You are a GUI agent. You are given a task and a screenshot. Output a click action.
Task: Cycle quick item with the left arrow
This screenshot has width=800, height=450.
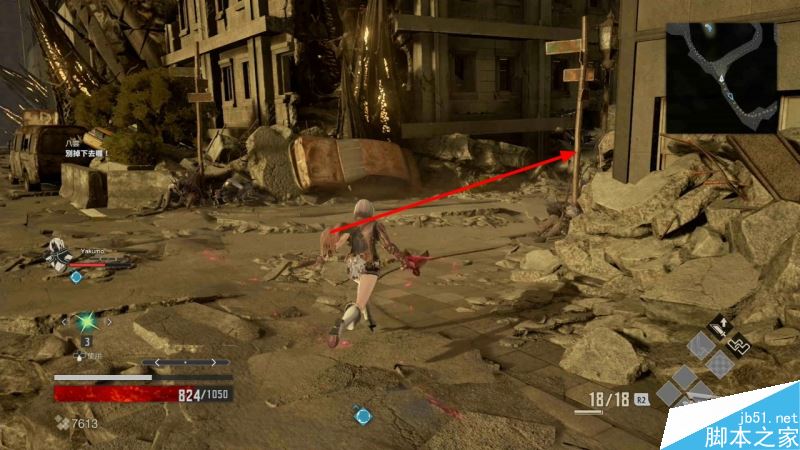click(x=62, y=322)
